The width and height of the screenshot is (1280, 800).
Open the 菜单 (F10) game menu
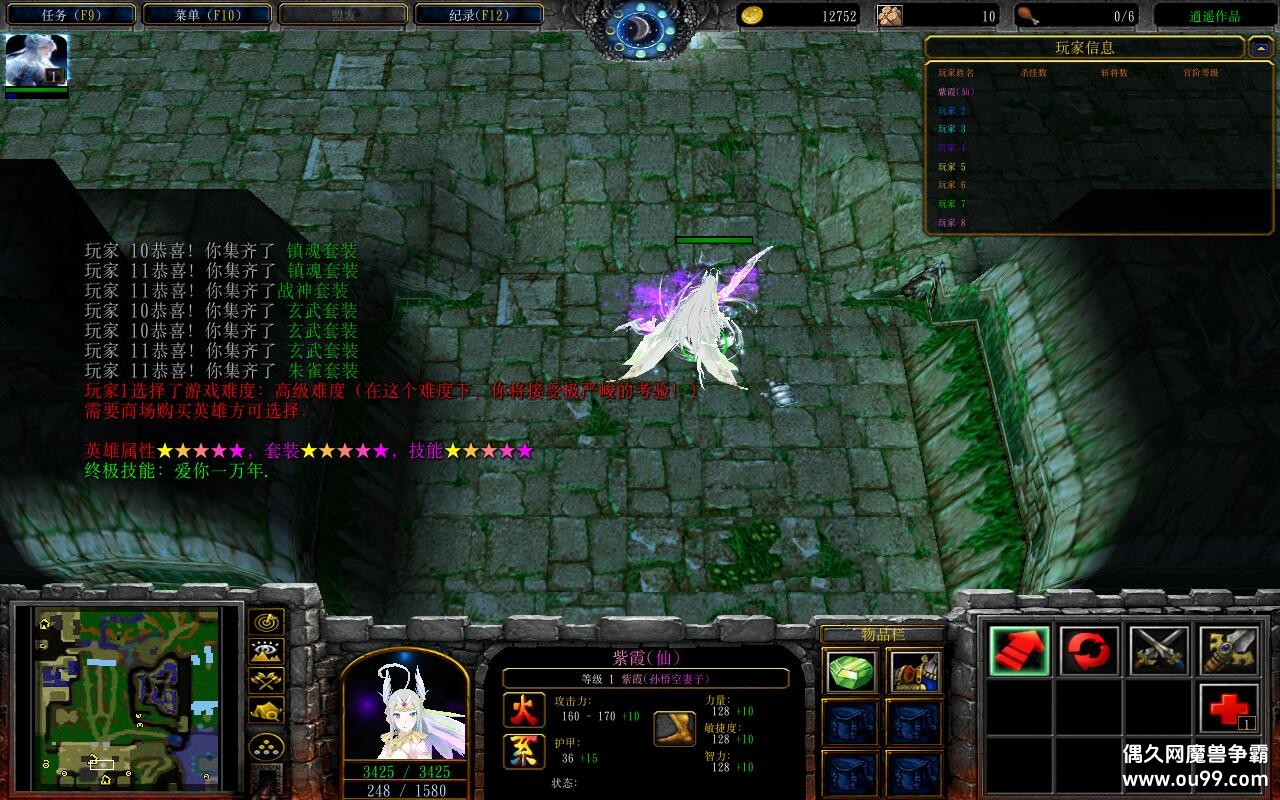[x=207, y=15]
